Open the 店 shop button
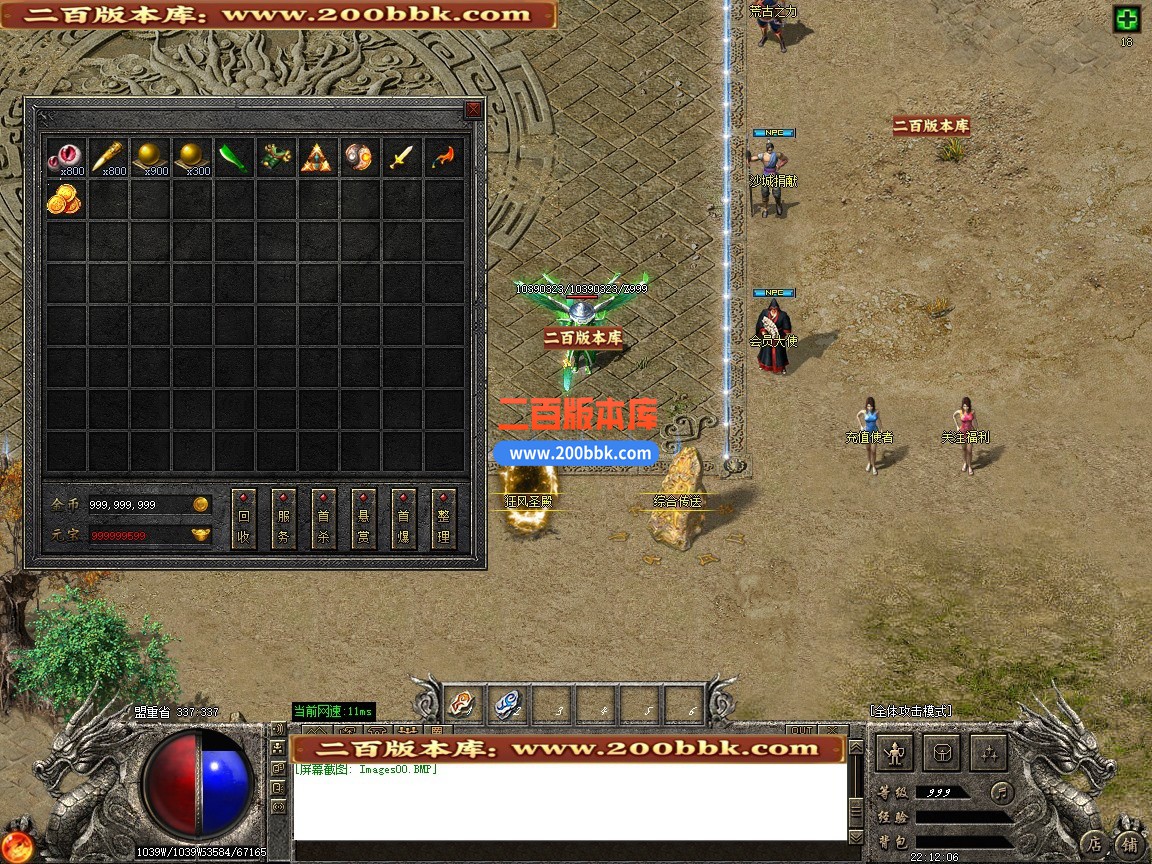The height and width of the screenshot is (864, 1152). (1095, 843)
